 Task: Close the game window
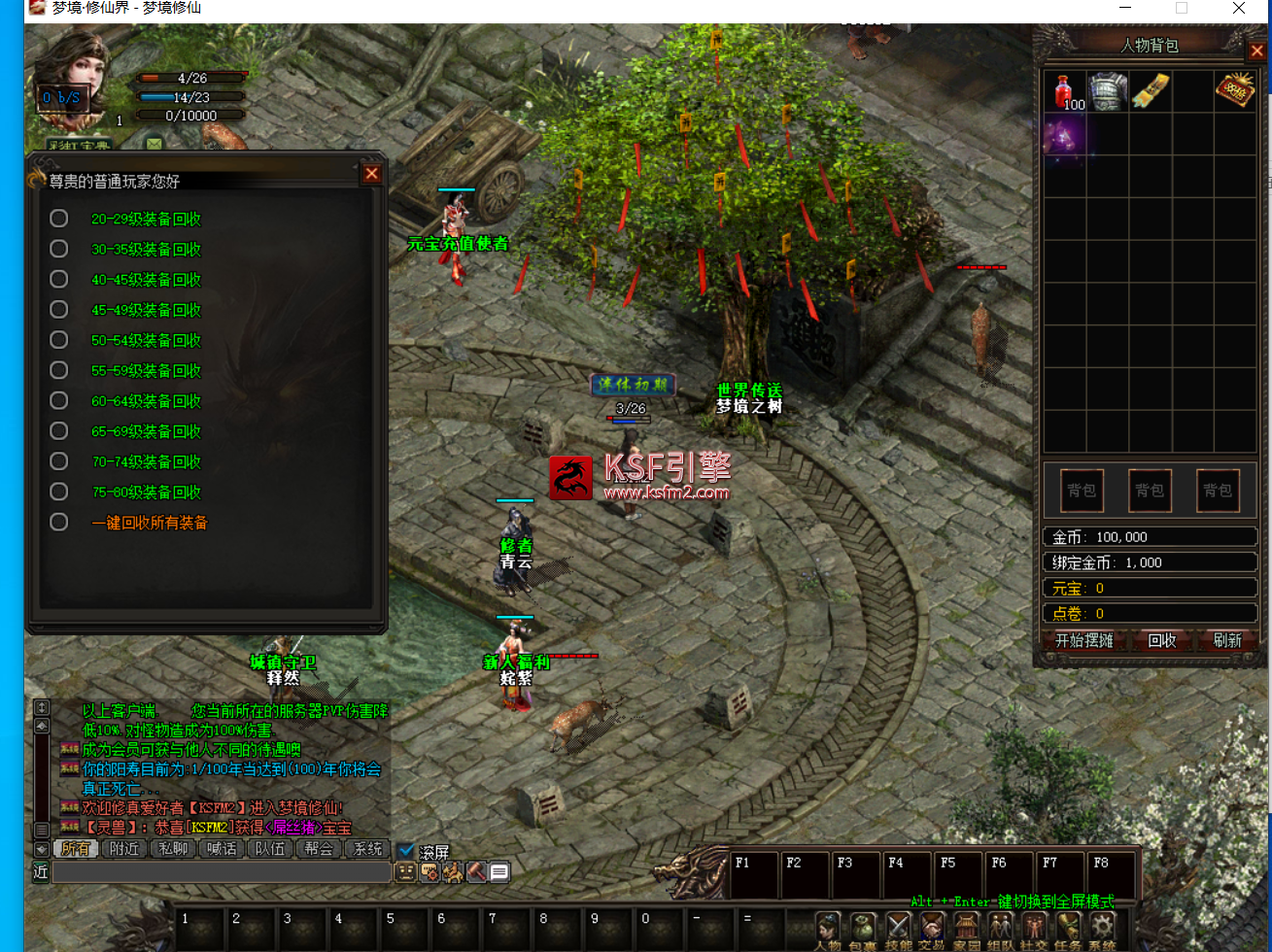[1239, 9]
